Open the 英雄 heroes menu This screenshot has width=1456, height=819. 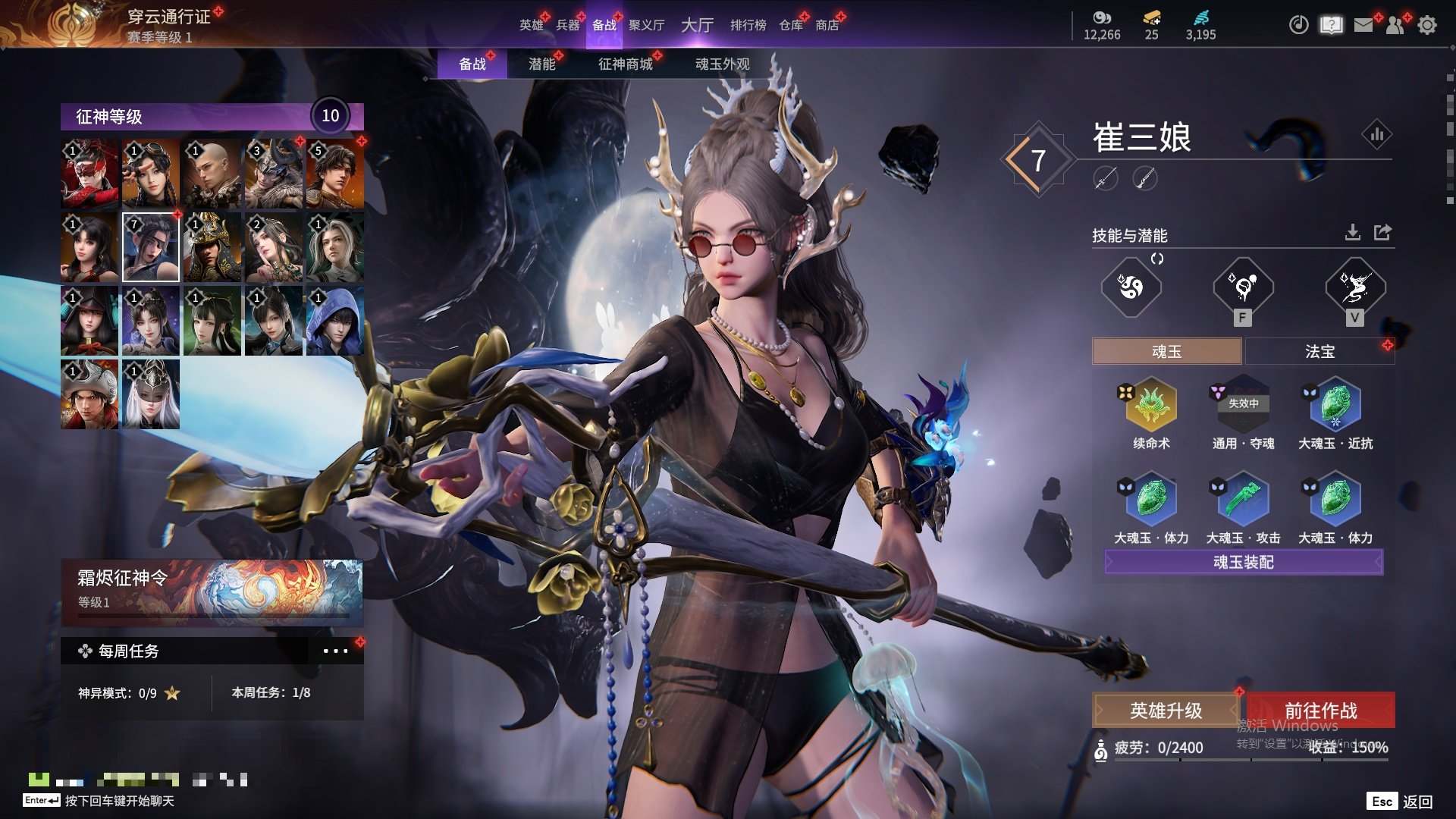pos(531,25)
